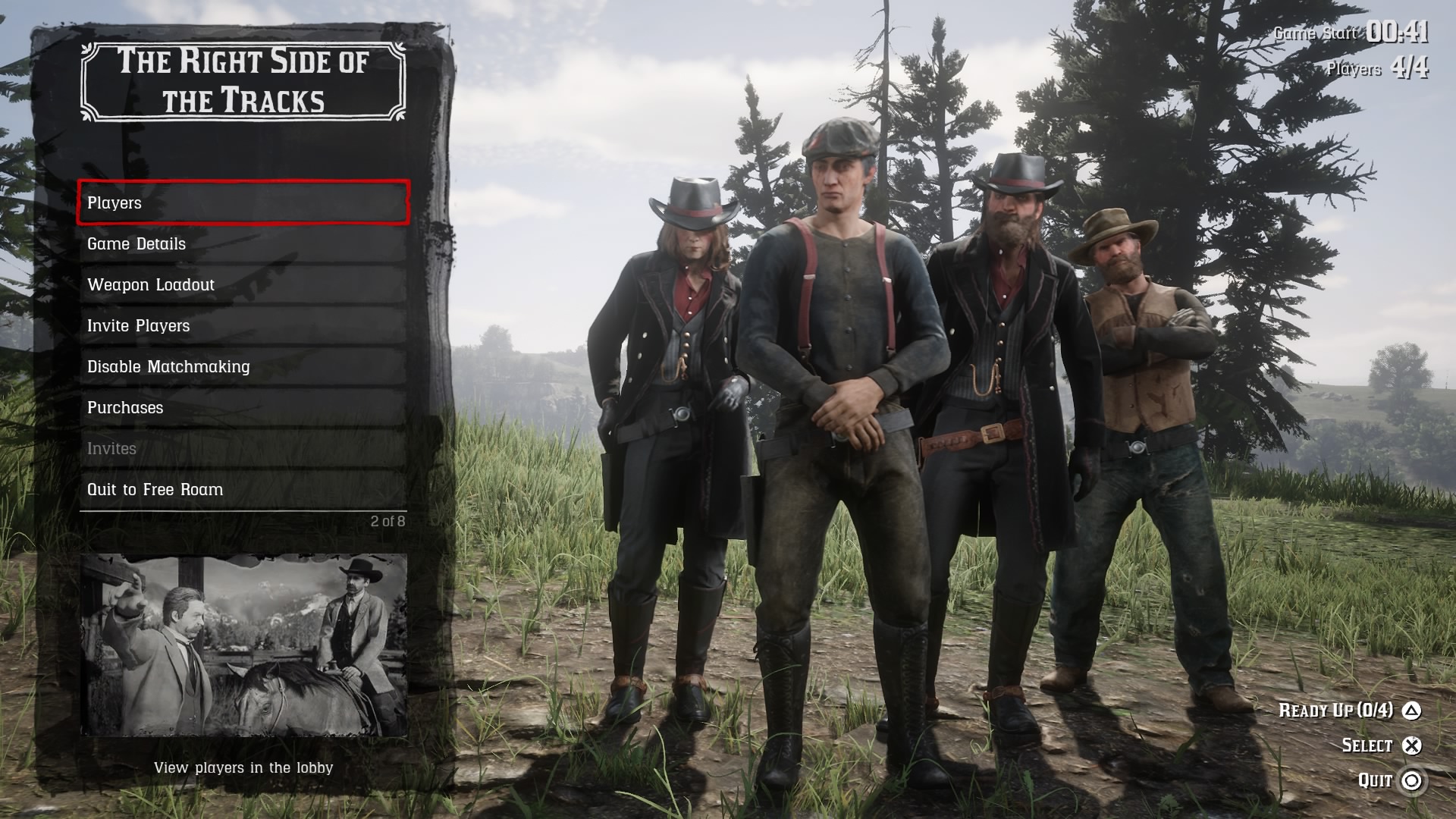
Task: Enable the grayed-out Invites option
Action: (x=112, y=448)
